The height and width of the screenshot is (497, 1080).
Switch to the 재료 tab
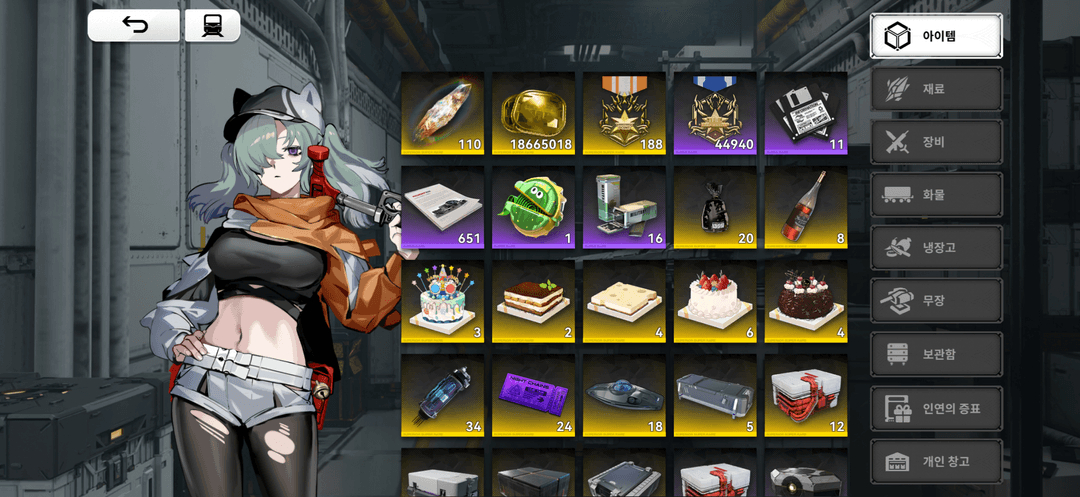click(936, 89)
